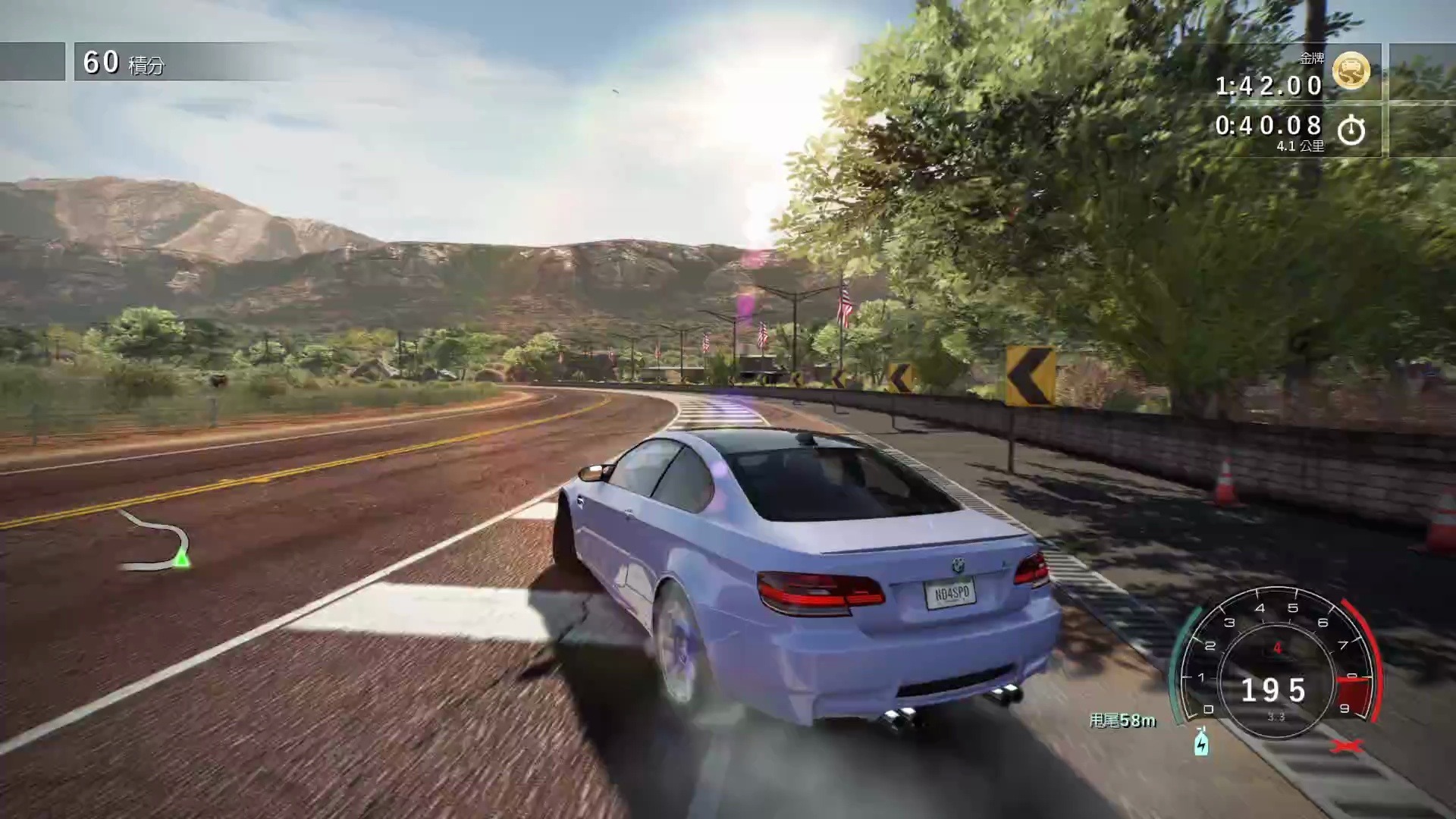
Task: Click the gold medal target icon
Action: point(1351,71)
